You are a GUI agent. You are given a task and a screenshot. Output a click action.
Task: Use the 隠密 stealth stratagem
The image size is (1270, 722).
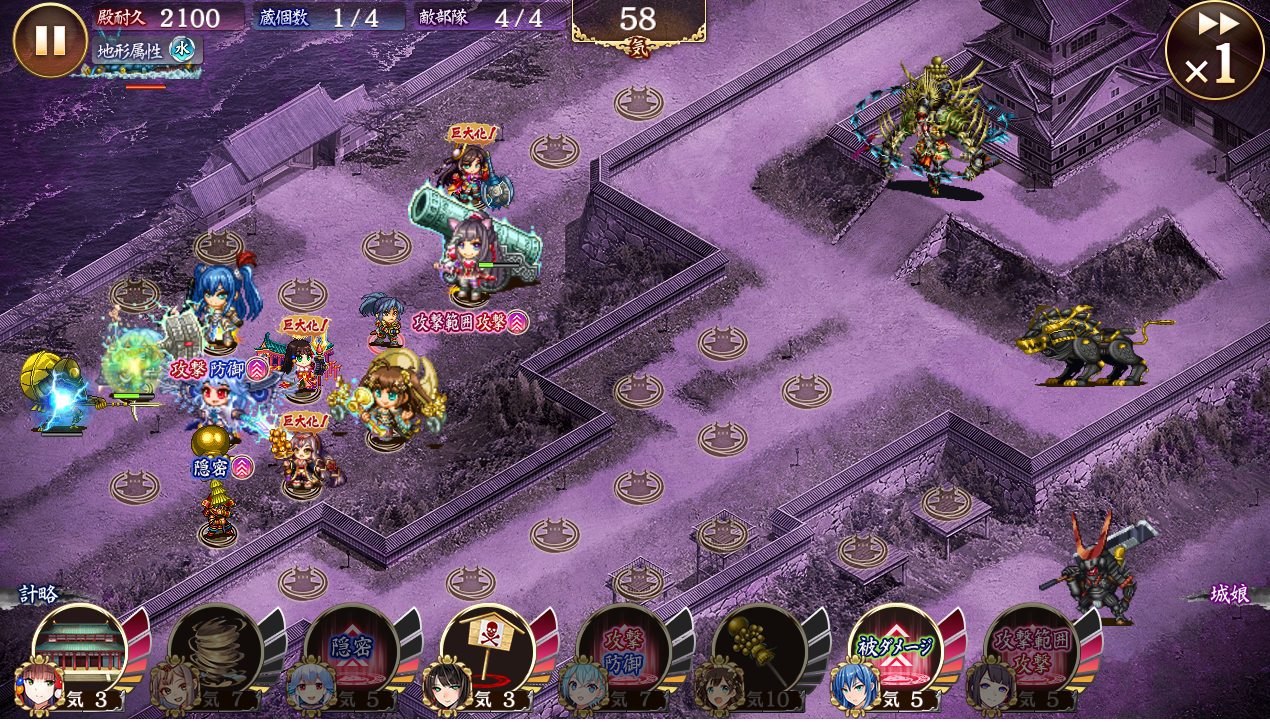[351, 652]
